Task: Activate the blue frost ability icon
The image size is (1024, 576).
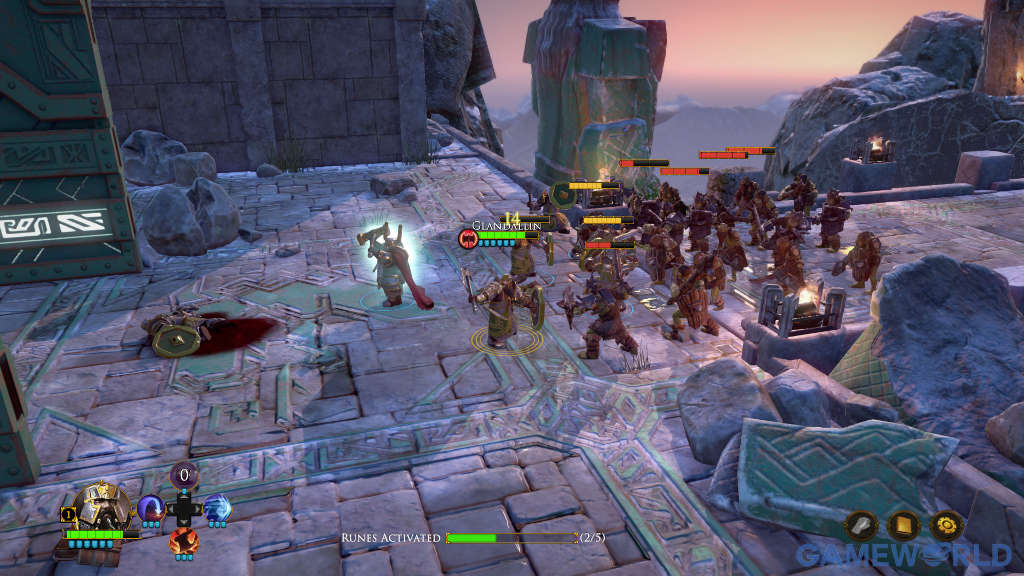Action: [216, 507]
